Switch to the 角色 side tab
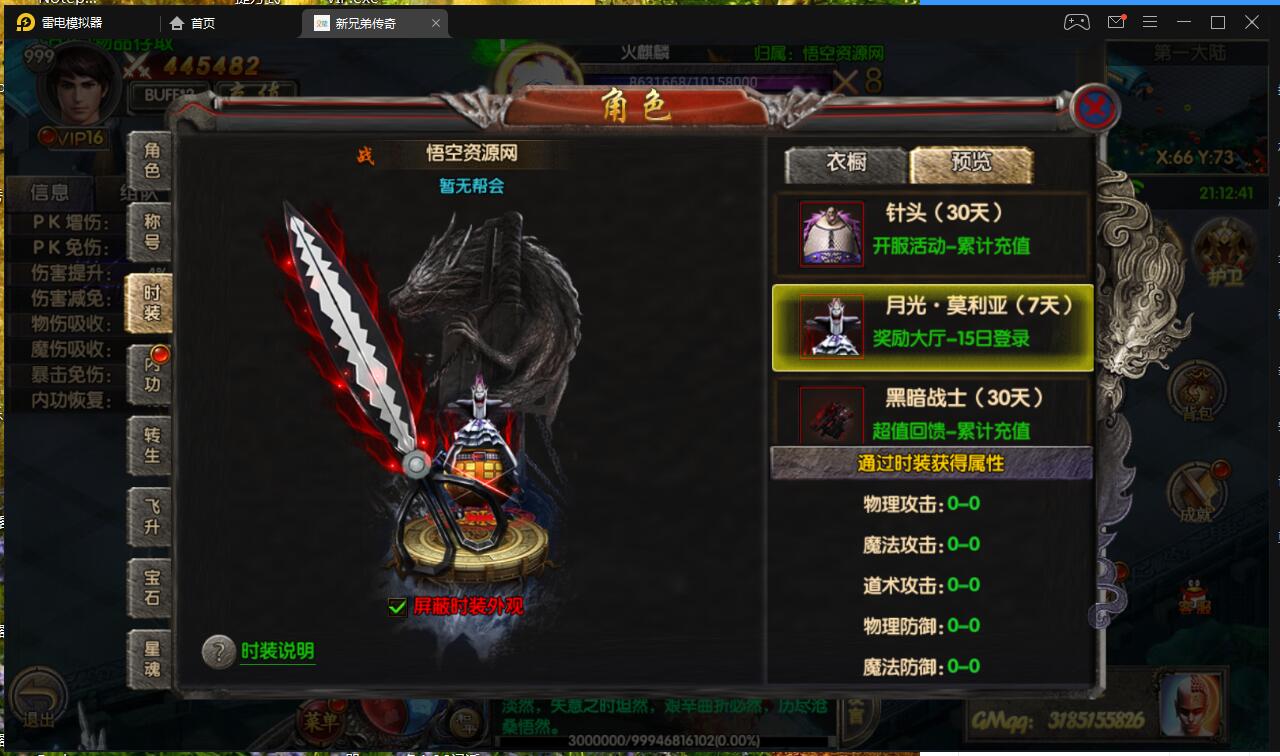The image size is (1280, 756). [151, 161]
